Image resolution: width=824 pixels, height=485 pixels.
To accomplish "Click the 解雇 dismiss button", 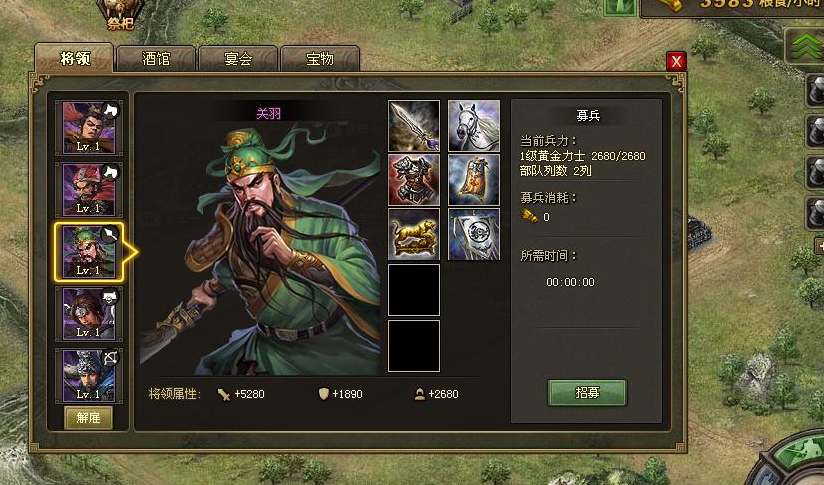I will (x=89, y=418).
